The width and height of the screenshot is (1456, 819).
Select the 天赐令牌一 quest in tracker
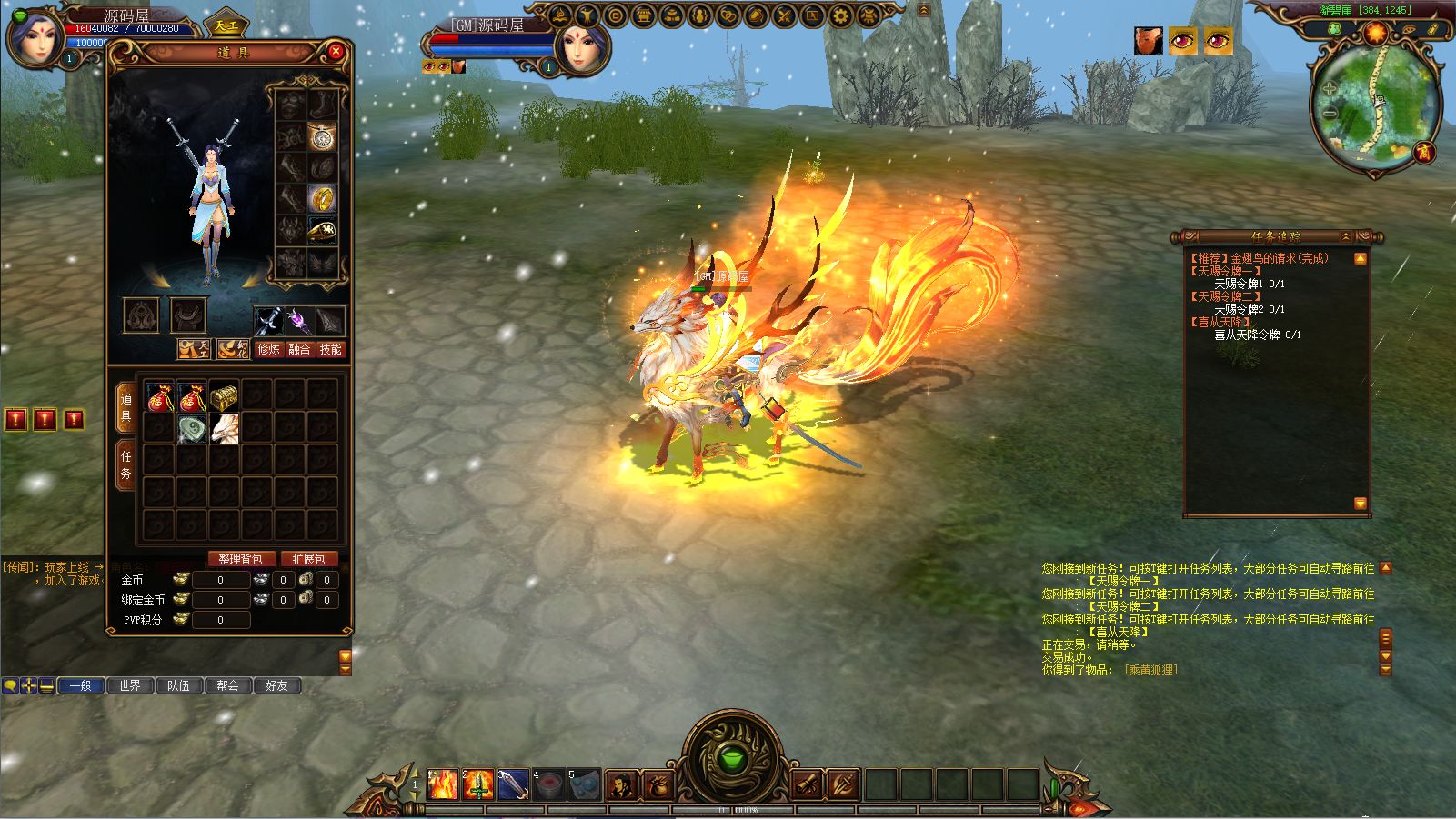coord(1225,271)
